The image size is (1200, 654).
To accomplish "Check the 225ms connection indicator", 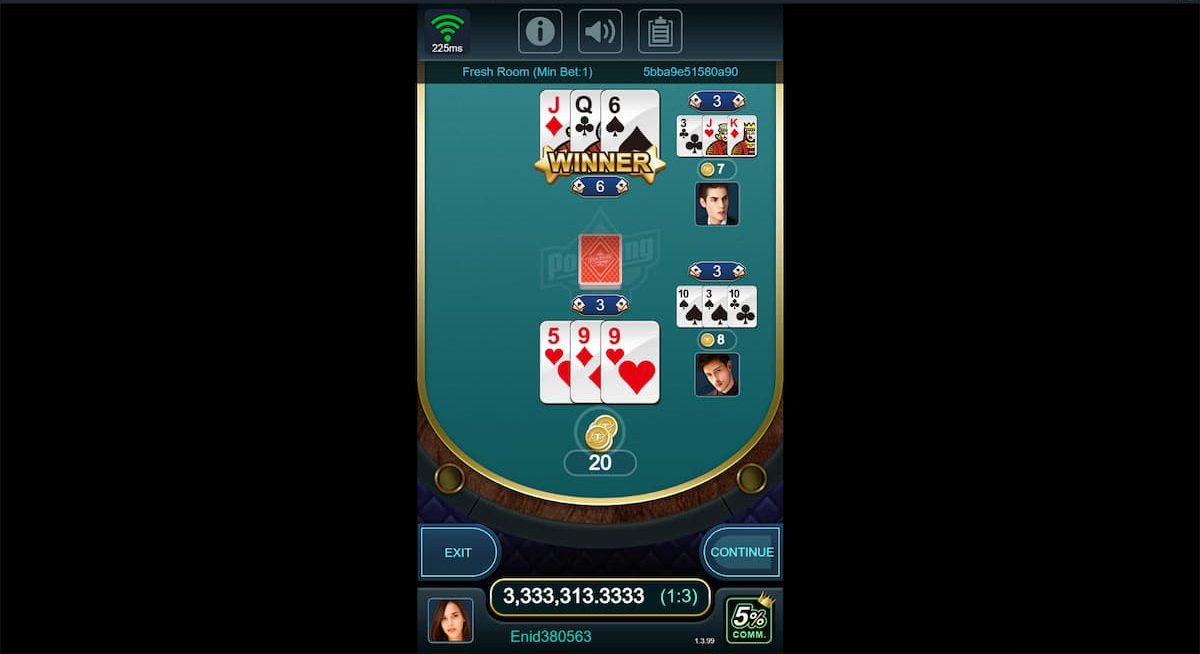I will [447, 31].
